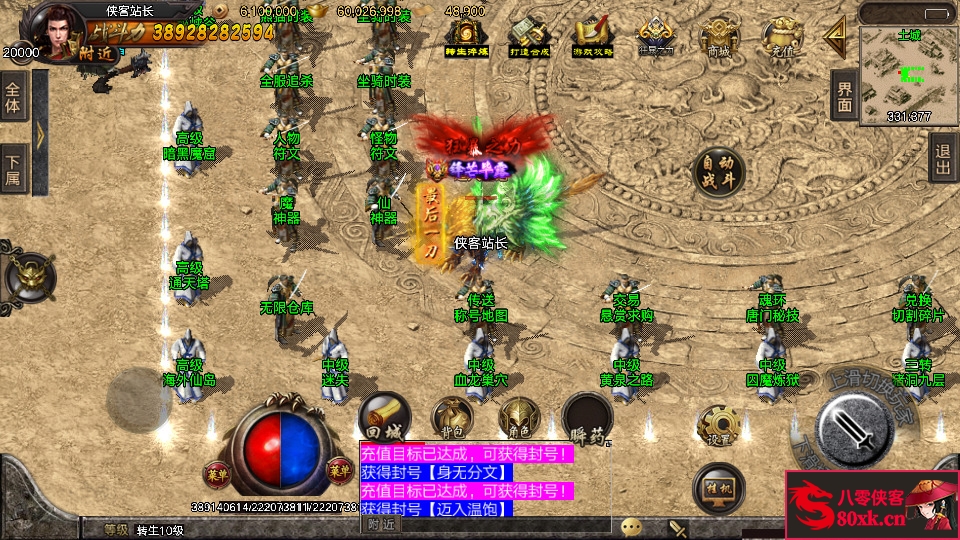Viewport: 960px width, 540px height.
Task: Open the 设置 settings gear
Action: tap(719, 426)
